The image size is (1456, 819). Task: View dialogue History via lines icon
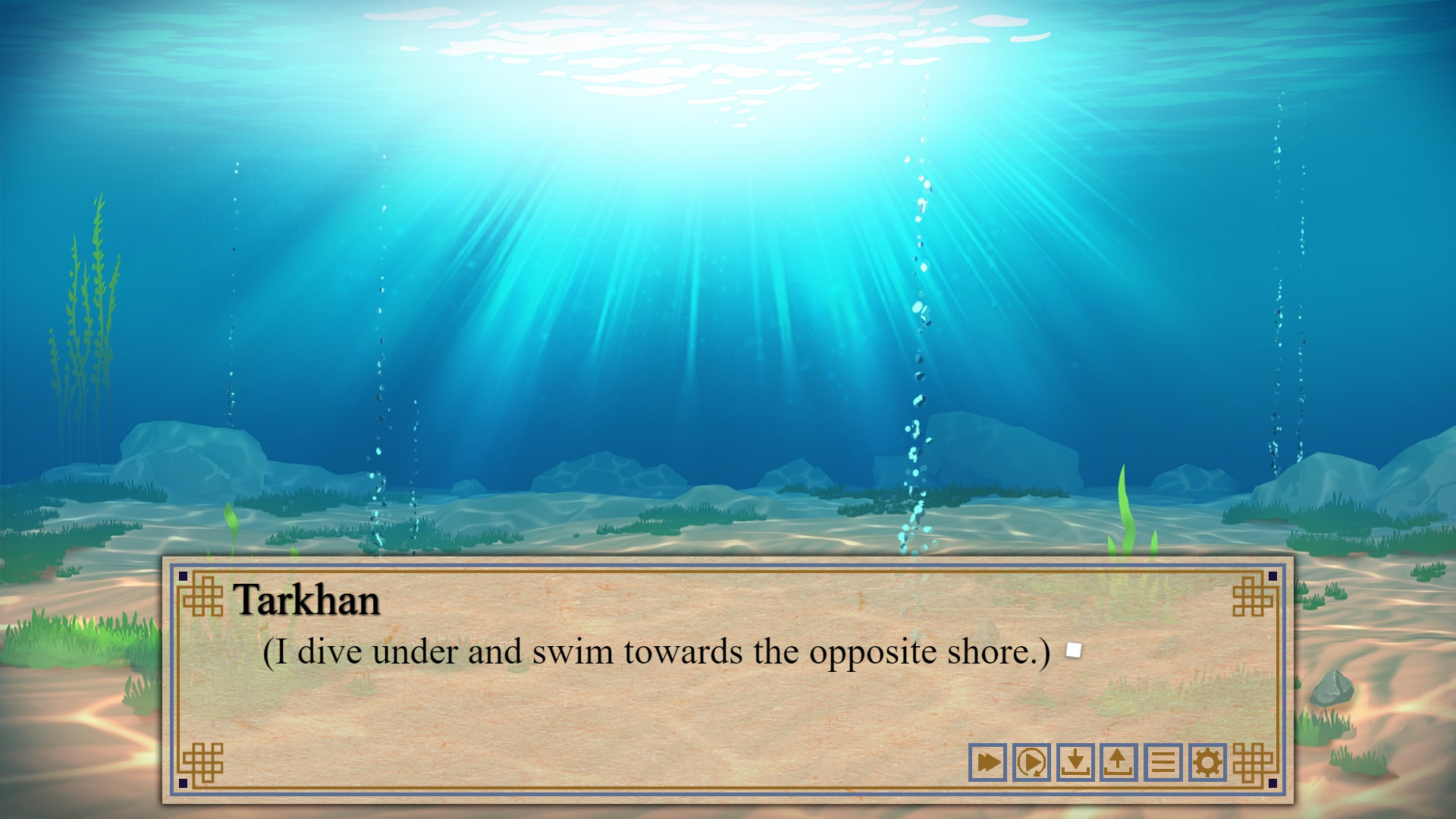coord(1163,762)
